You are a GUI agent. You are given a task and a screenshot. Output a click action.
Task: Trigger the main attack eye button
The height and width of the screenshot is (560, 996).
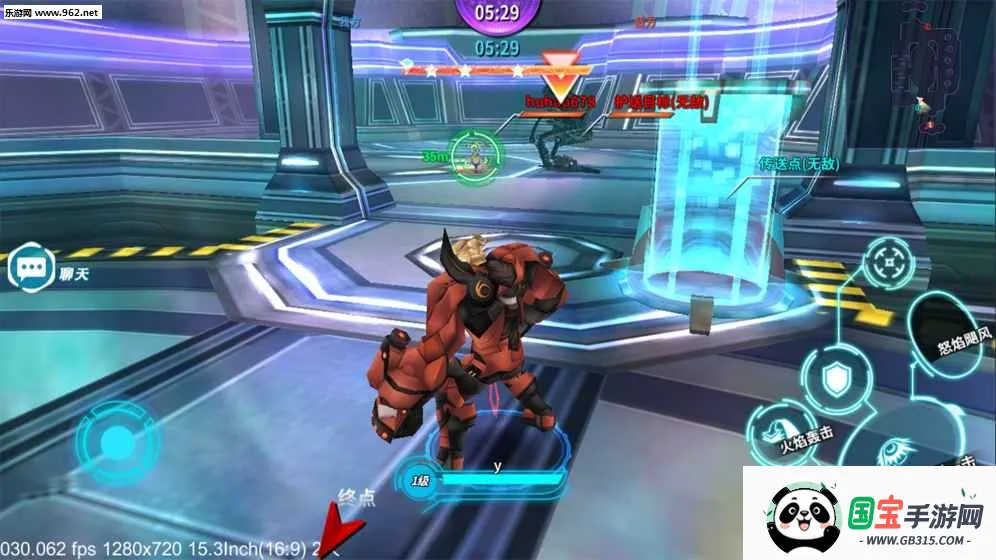pyautogui.click(x=893, y=456)
